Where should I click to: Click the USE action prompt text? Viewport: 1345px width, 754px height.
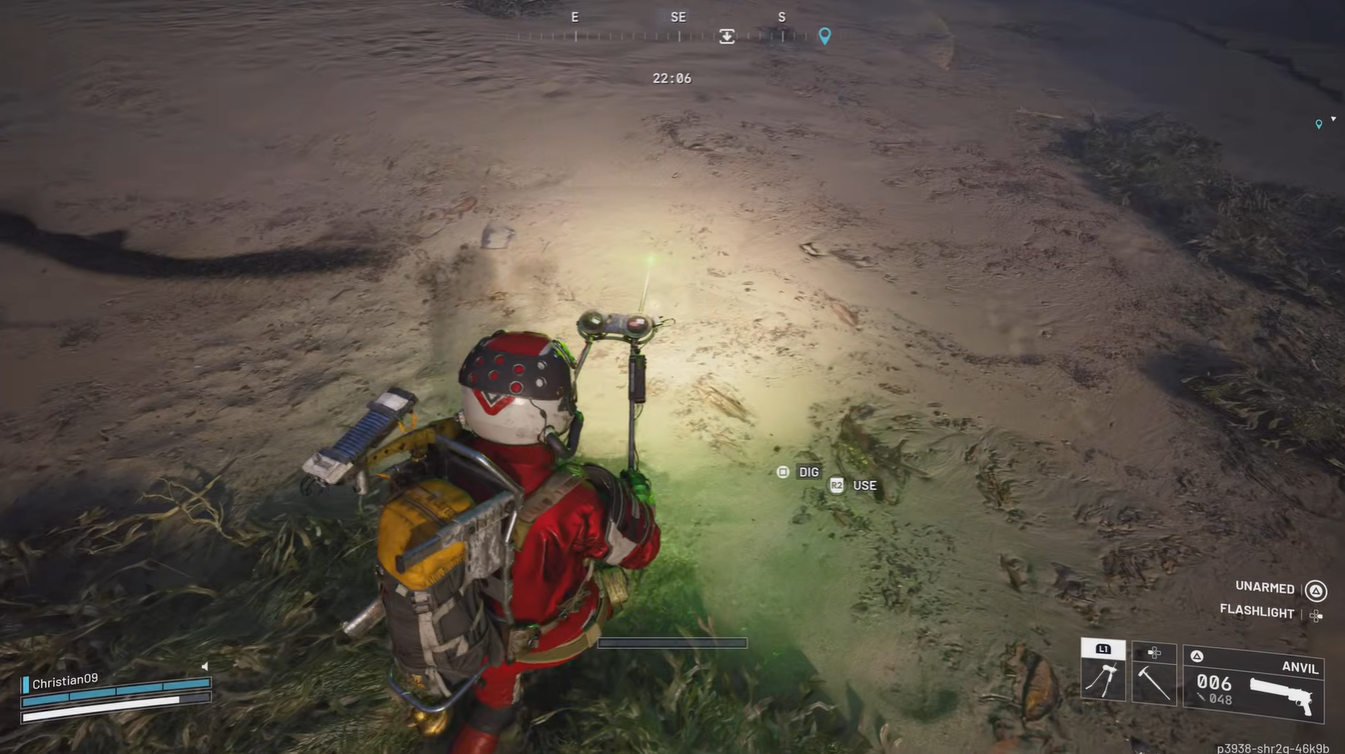click(864, 485)
